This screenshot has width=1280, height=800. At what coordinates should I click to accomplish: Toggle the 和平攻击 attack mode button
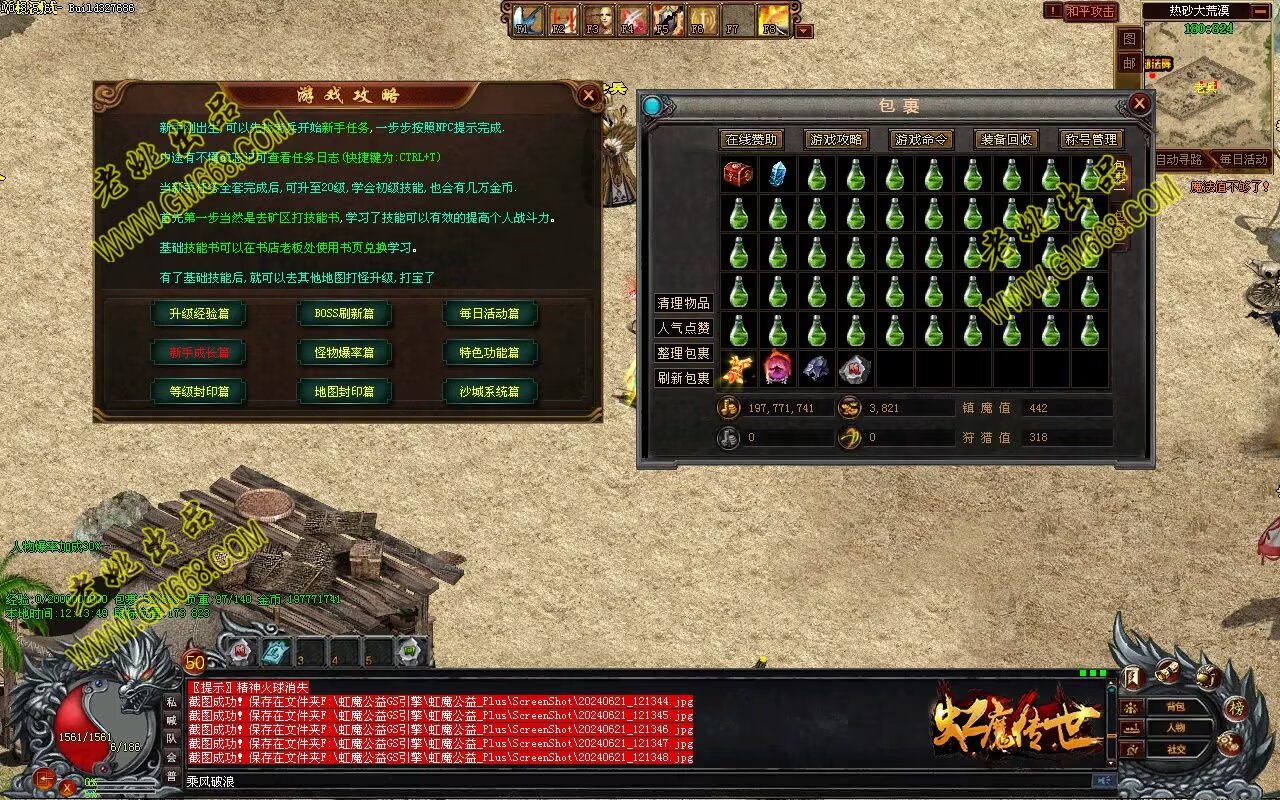pyautogui.click(x=1090, y=11)
